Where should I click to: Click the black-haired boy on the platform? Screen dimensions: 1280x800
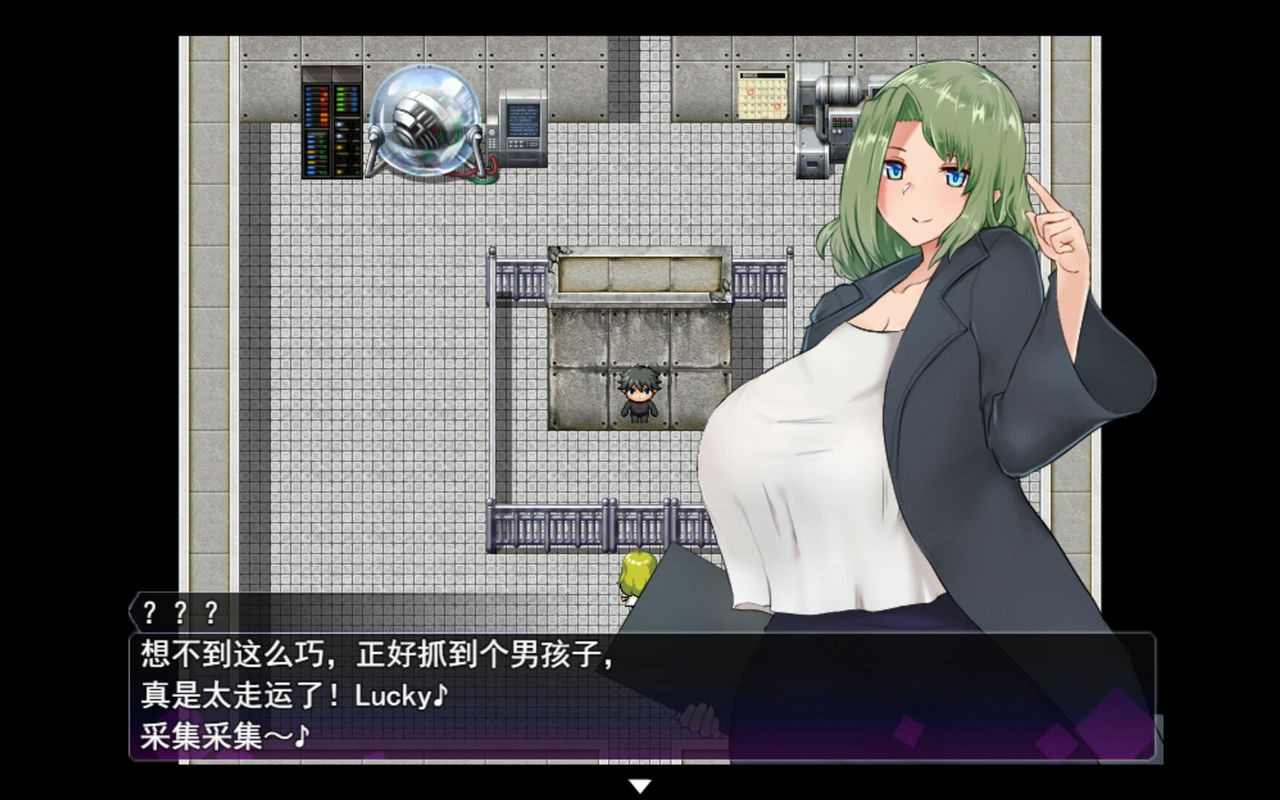tap(640, 390)
